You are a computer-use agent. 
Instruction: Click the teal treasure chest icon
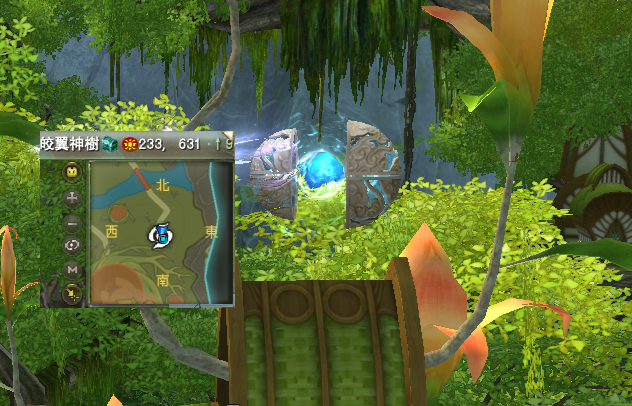coord(111,145)
